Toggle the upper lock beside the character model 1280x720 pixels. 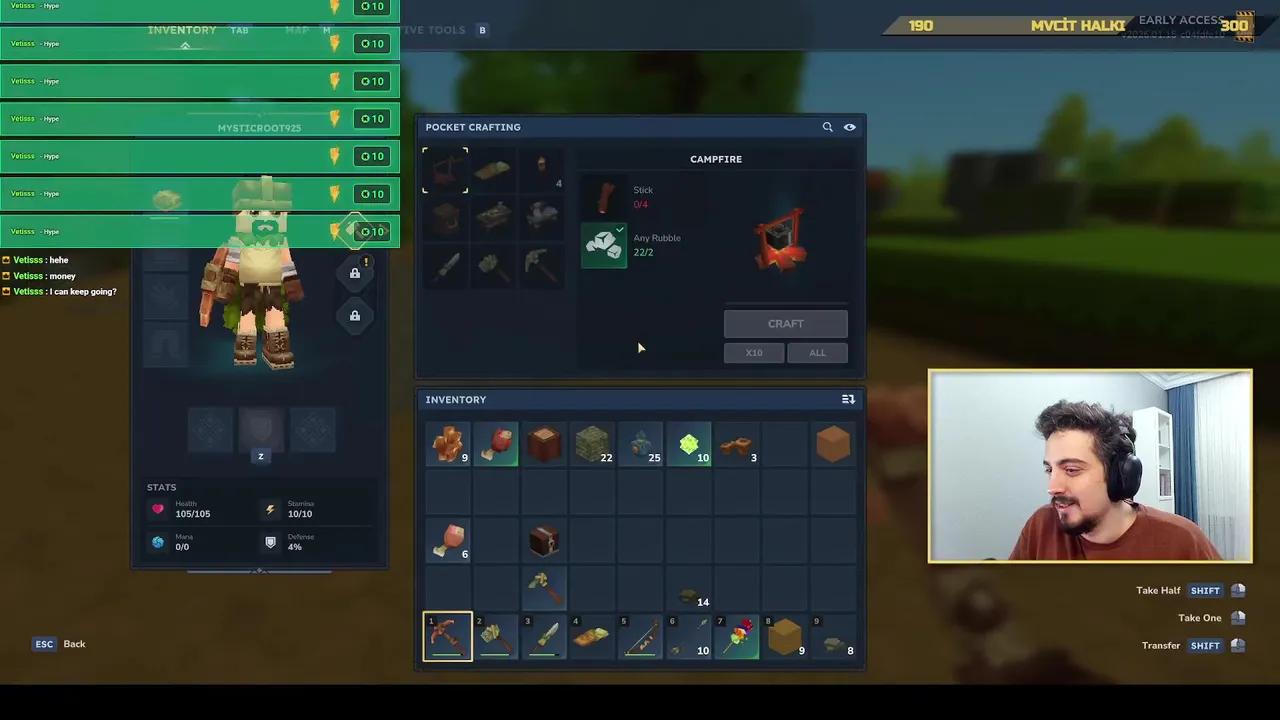point(354,272)
